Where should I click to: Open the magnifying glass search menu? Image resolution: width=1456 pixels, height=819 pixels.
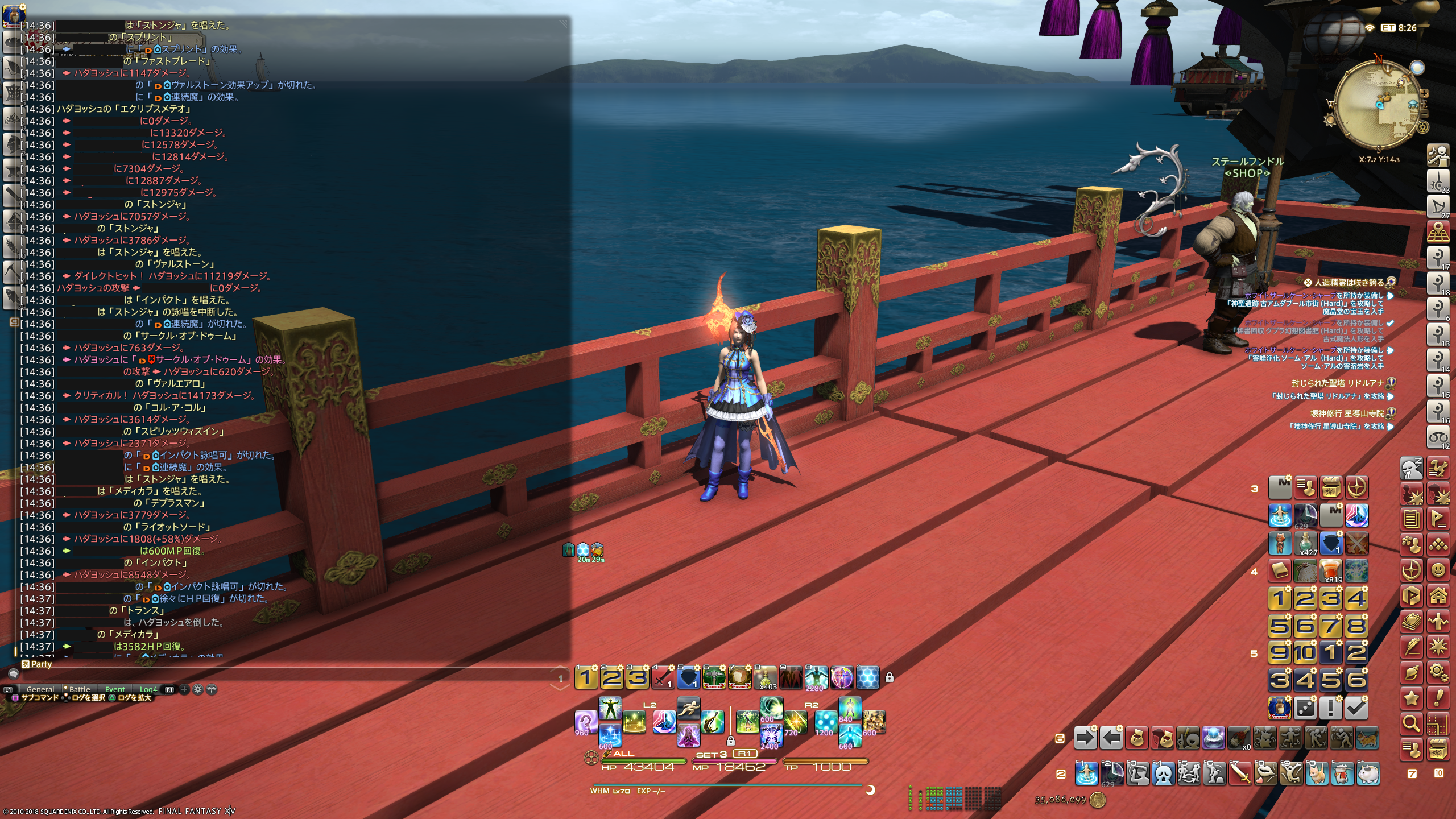[x=1411, y=723]
